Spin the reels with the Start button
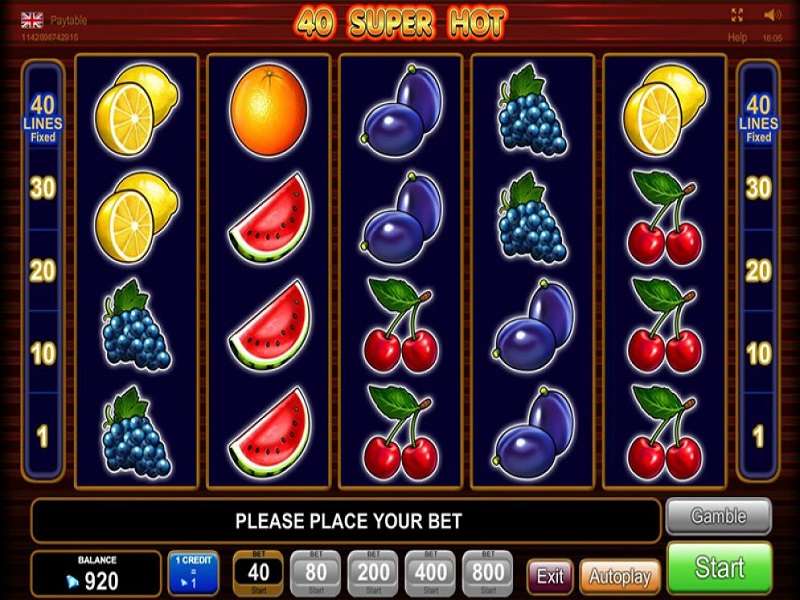 click(x=719, y=569)
